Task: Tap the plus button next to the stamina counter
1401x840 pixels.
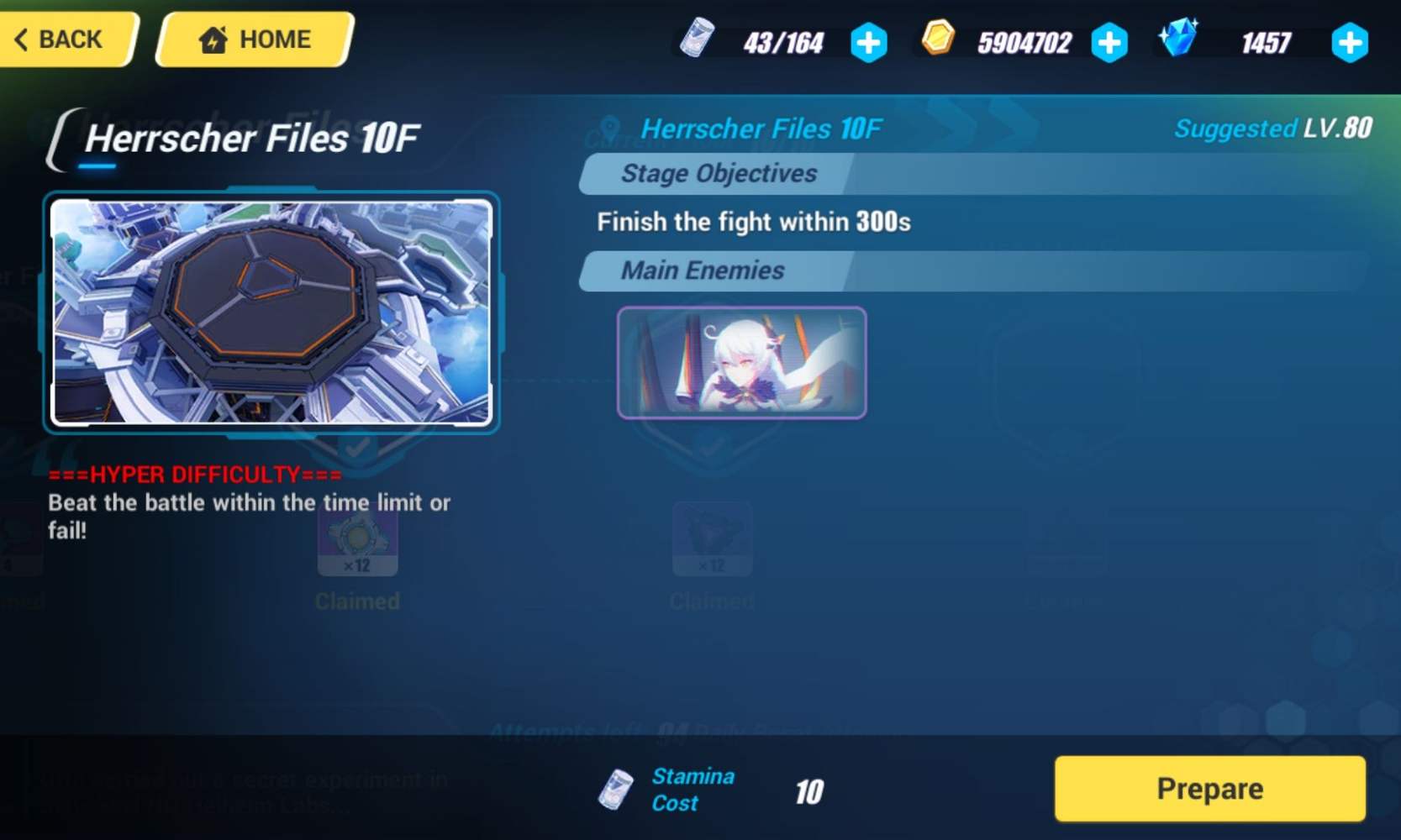Action: point(869,42)
